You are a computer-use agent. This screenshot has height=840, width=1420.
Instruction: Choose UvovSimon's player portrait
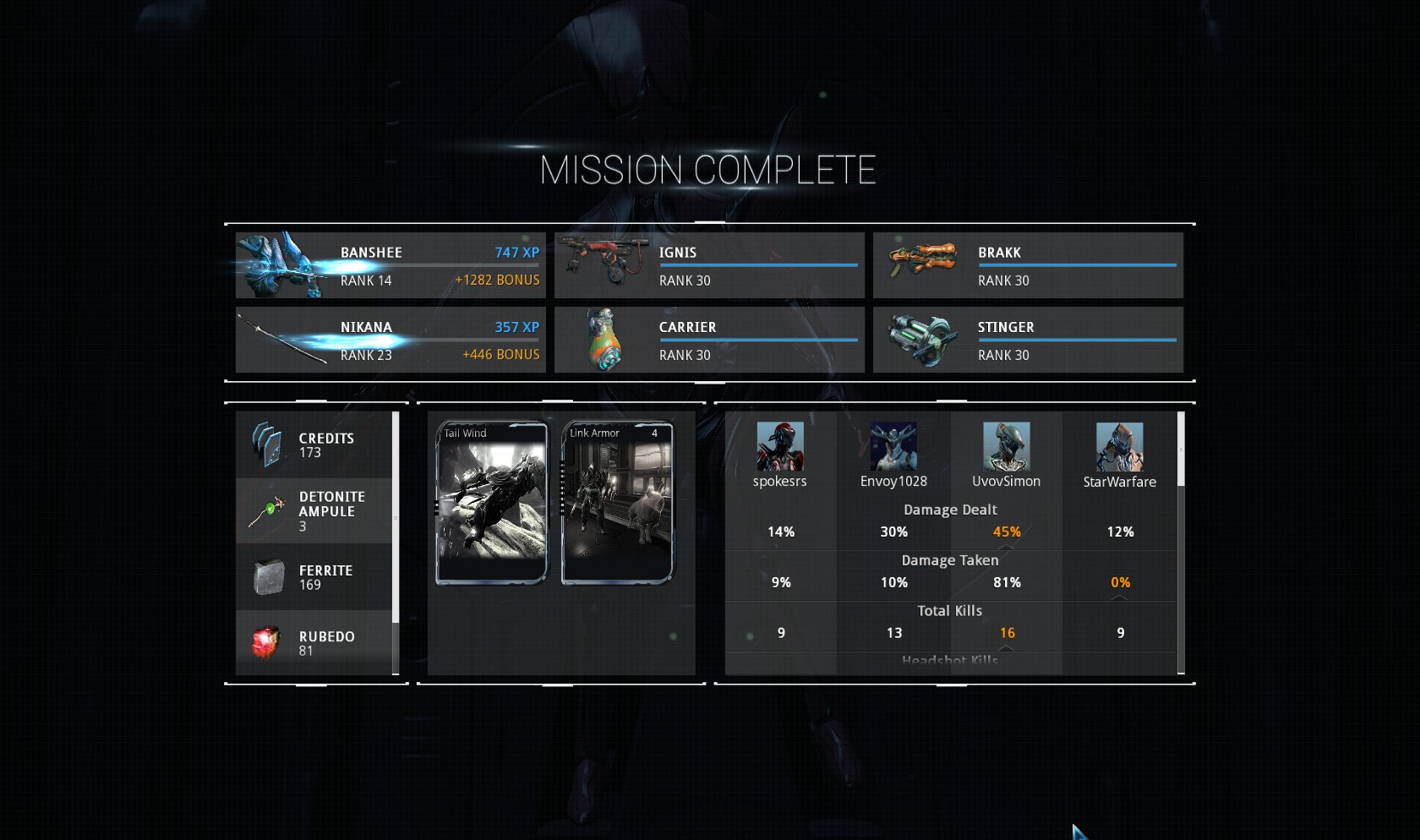1006,447
